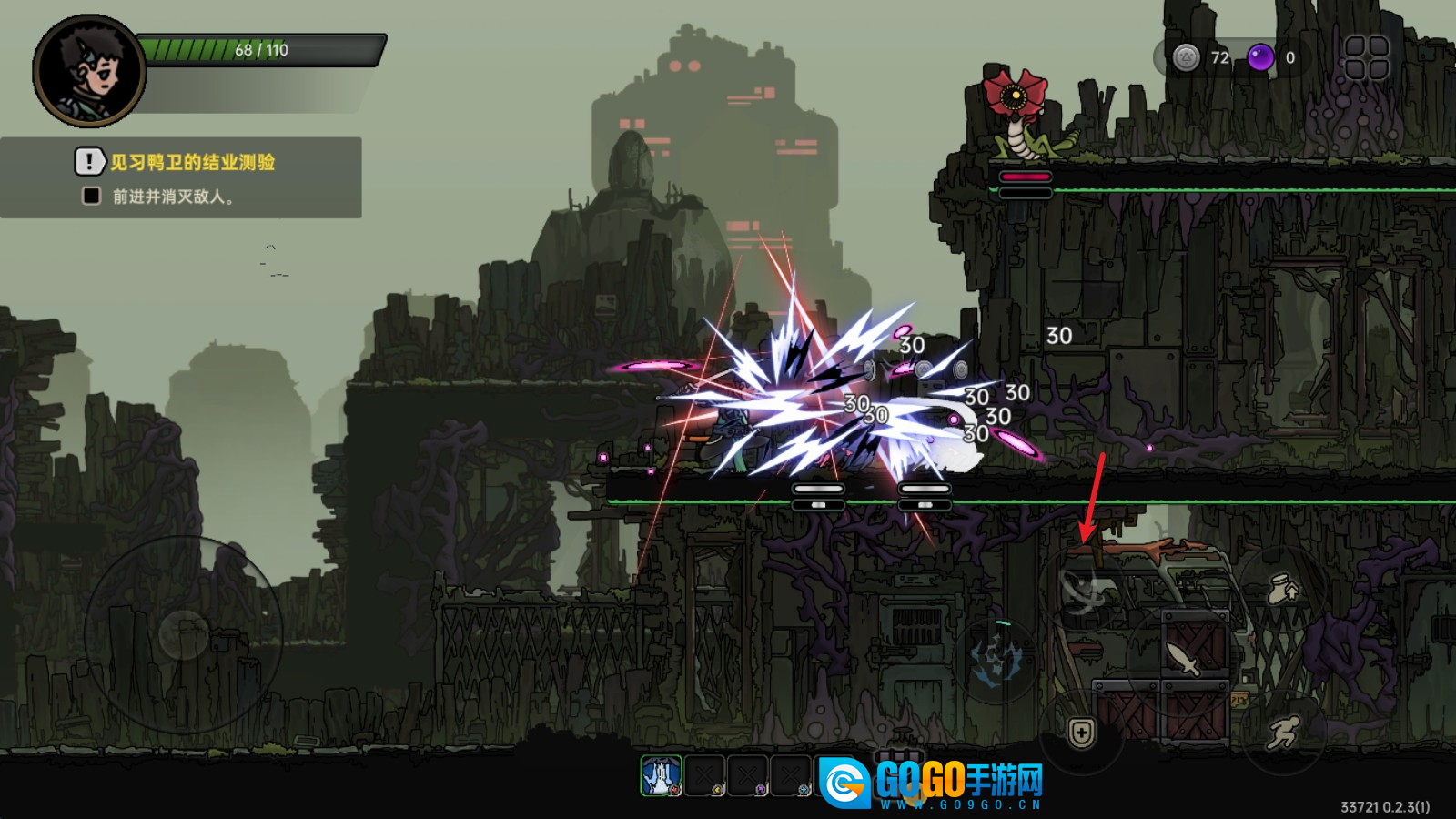This screenshot has height=819, width=1456.
Task: Tap the virtual movement joystick
Action: click(x=184, y=634)
